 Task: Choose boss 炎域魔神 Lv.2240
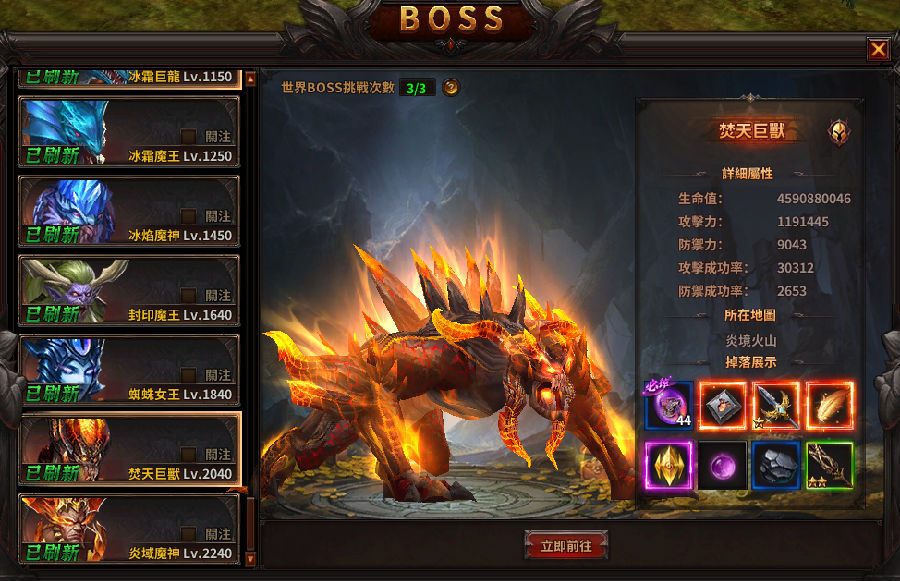point(130,528)
